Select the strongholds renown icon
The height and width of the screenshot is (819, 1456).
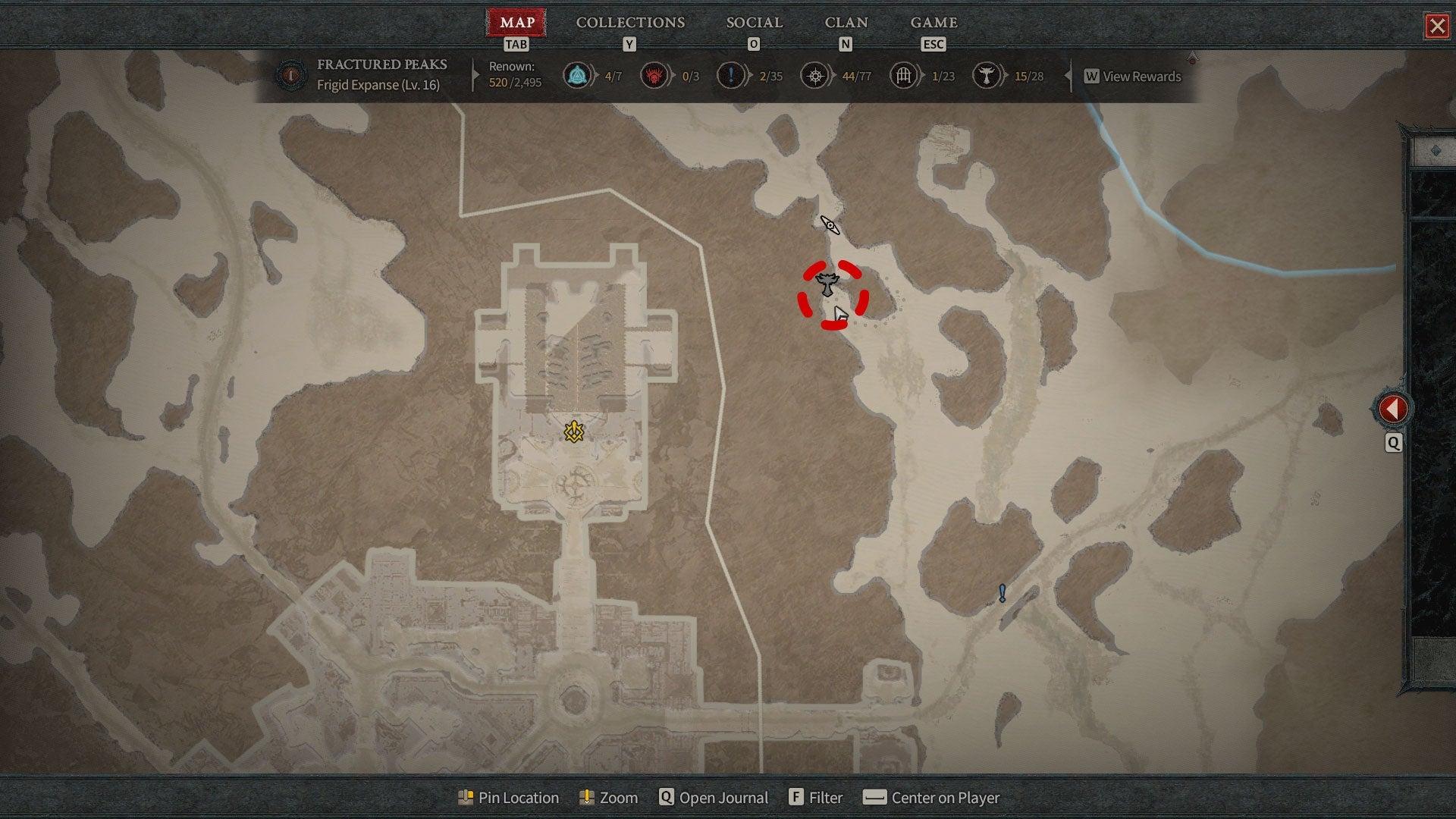654,76
